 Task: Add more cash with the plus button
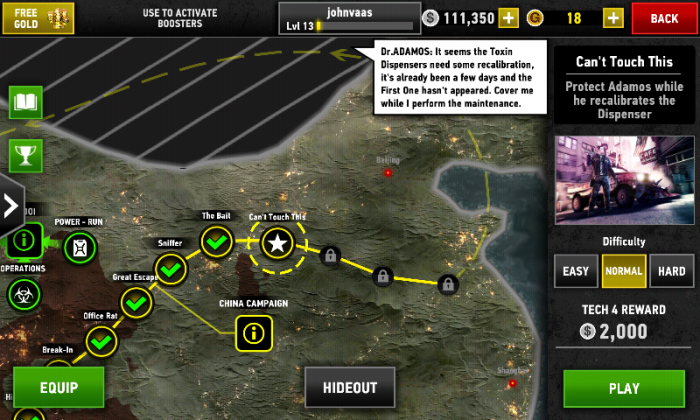pyautogui.click(x=509, y=18)
